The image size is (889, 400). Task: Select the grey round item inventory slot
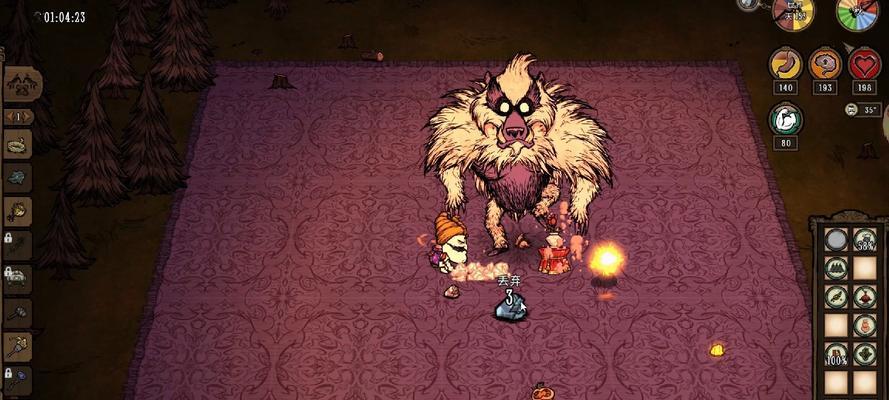tap(836, 240)
